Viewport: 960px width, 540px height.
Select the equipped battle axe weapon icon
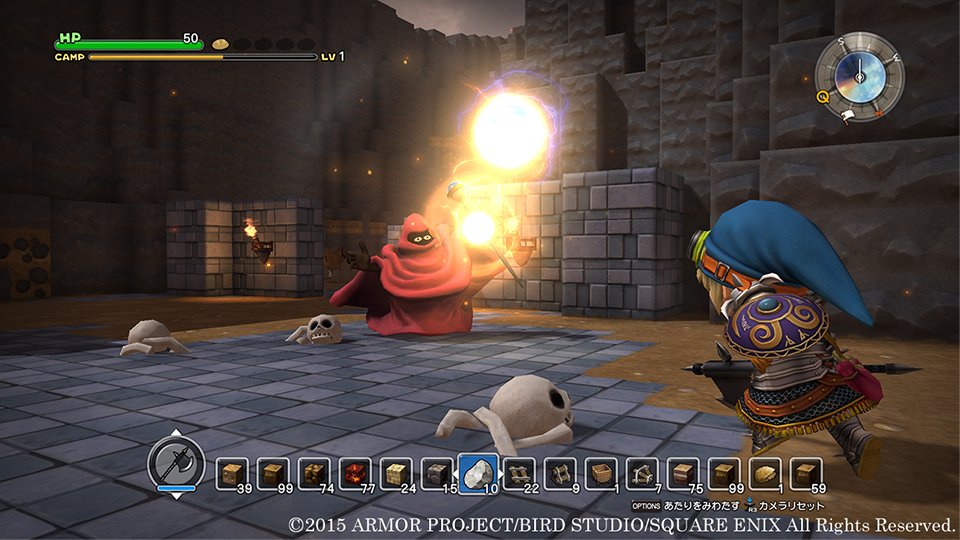tap(176, 464)
